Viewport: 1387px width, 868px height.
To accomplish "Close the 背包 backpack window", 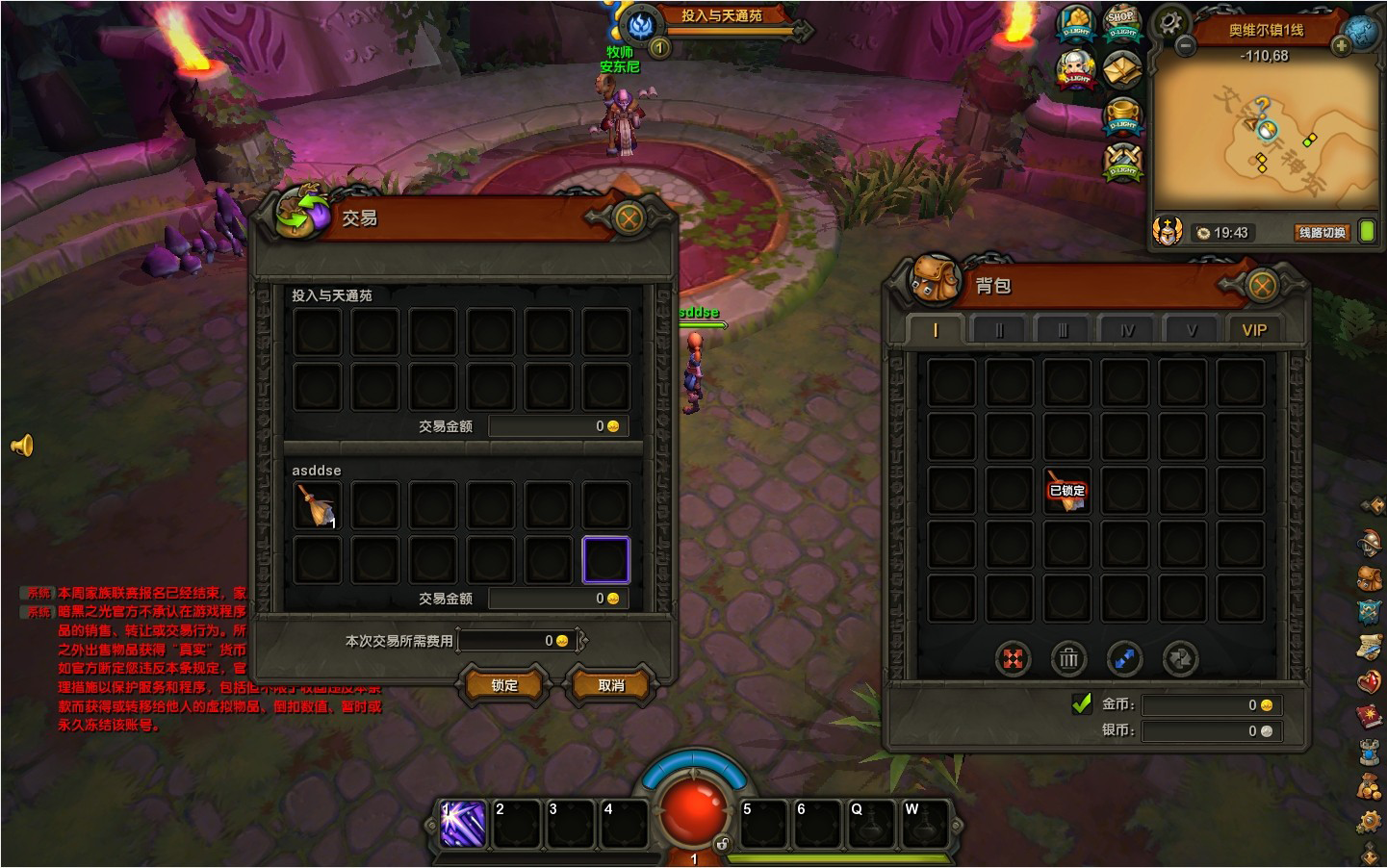I will (1261, 286).
